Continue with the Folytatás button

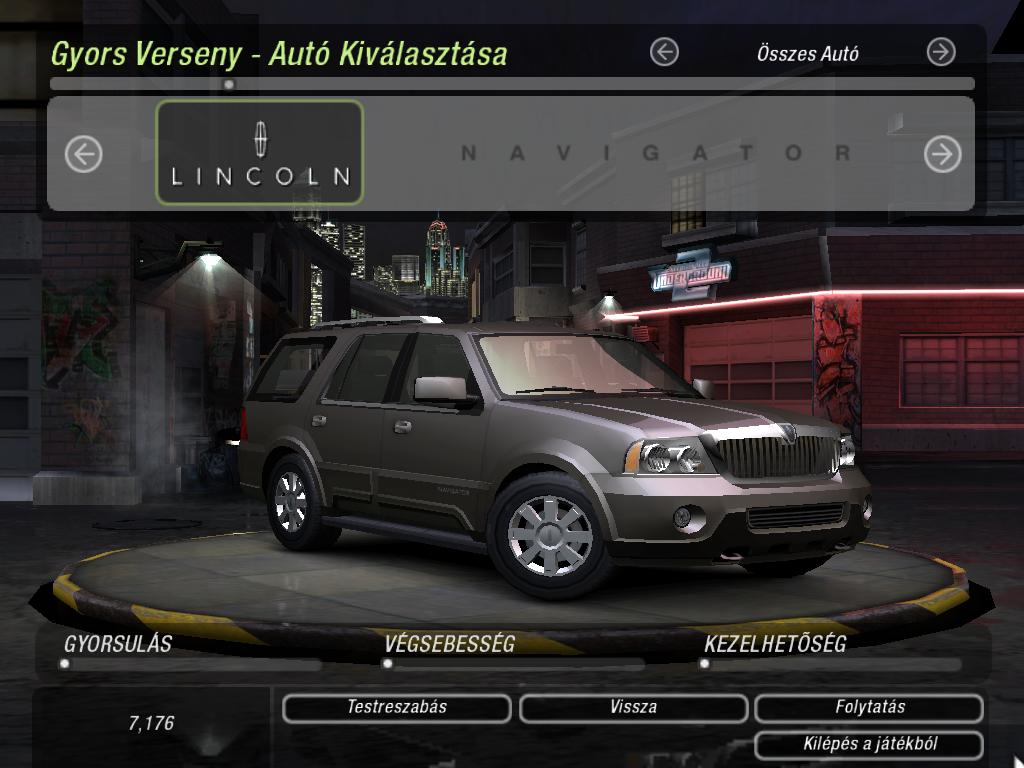click(x=869, y=708)
